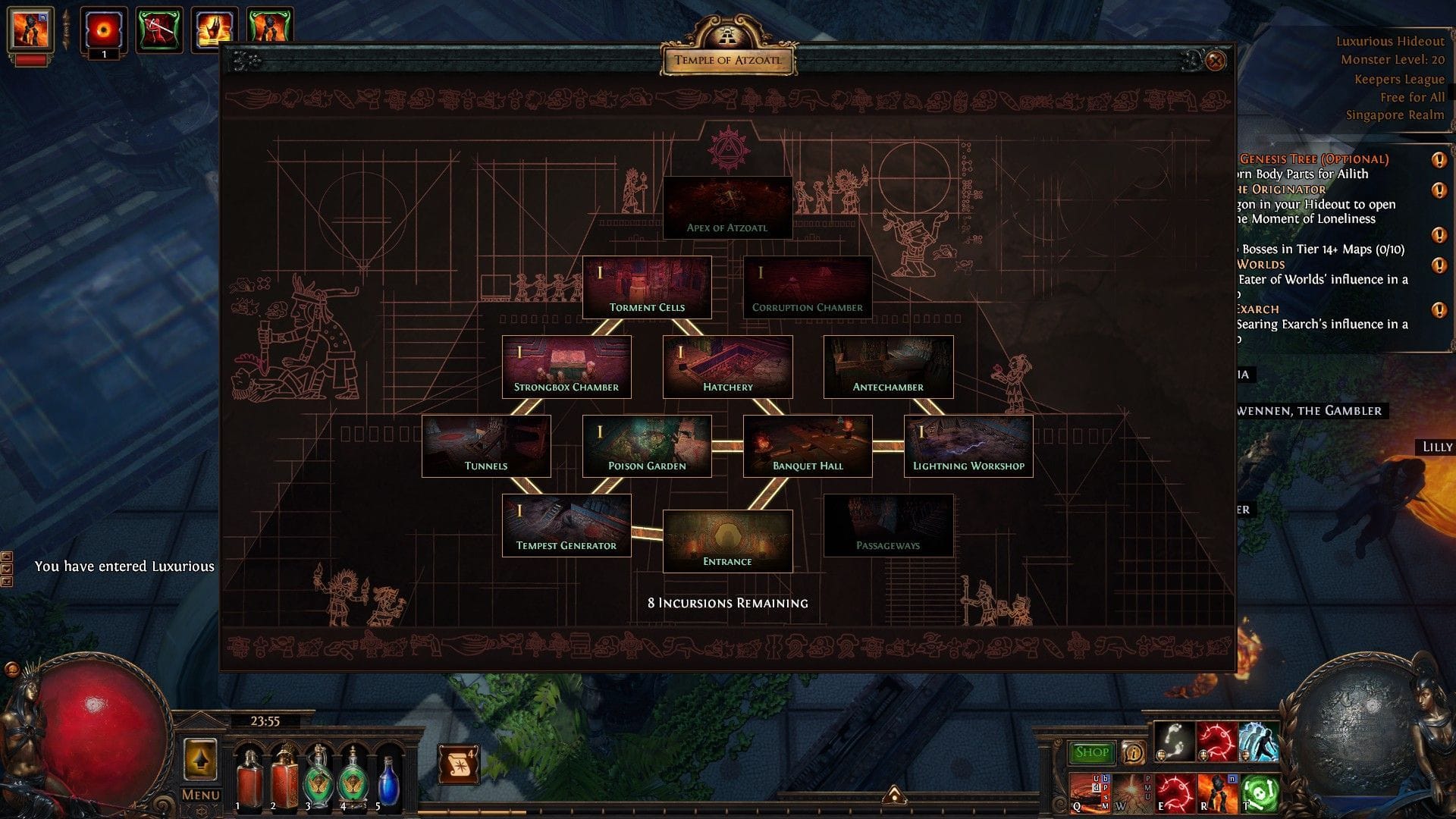The image size is (1456, 819).
Task: Open the microtransaction info icon beside Shop
Action: click(1134, 752)
